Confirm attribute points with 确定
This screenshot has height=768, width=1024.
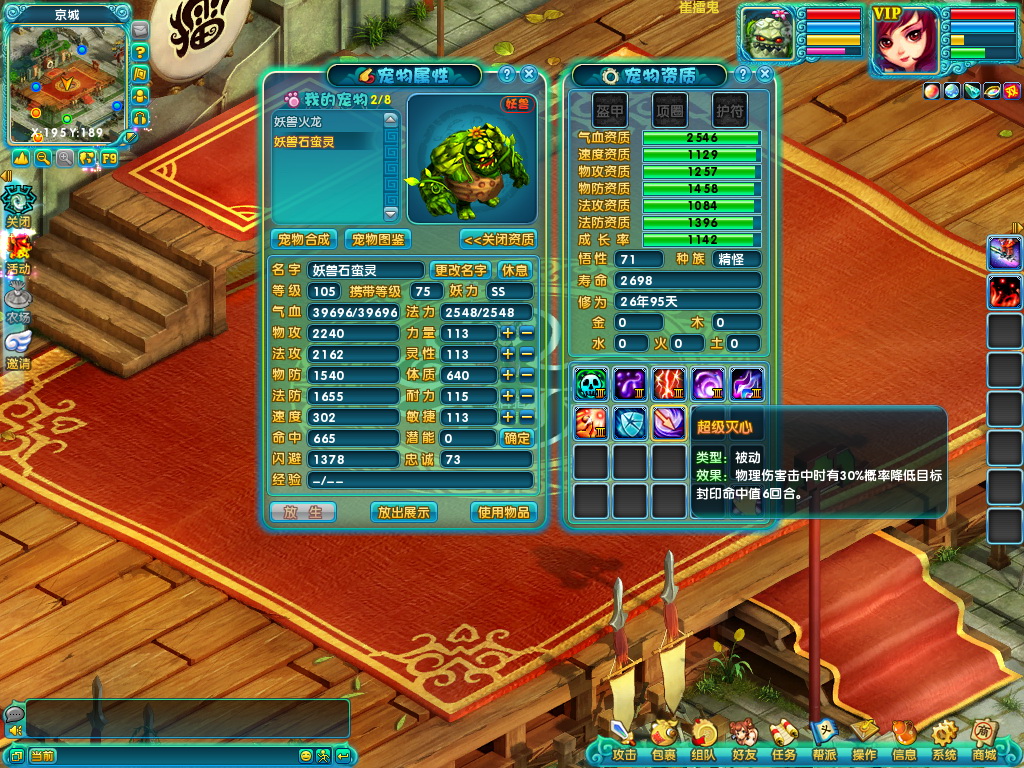point(516,438)
